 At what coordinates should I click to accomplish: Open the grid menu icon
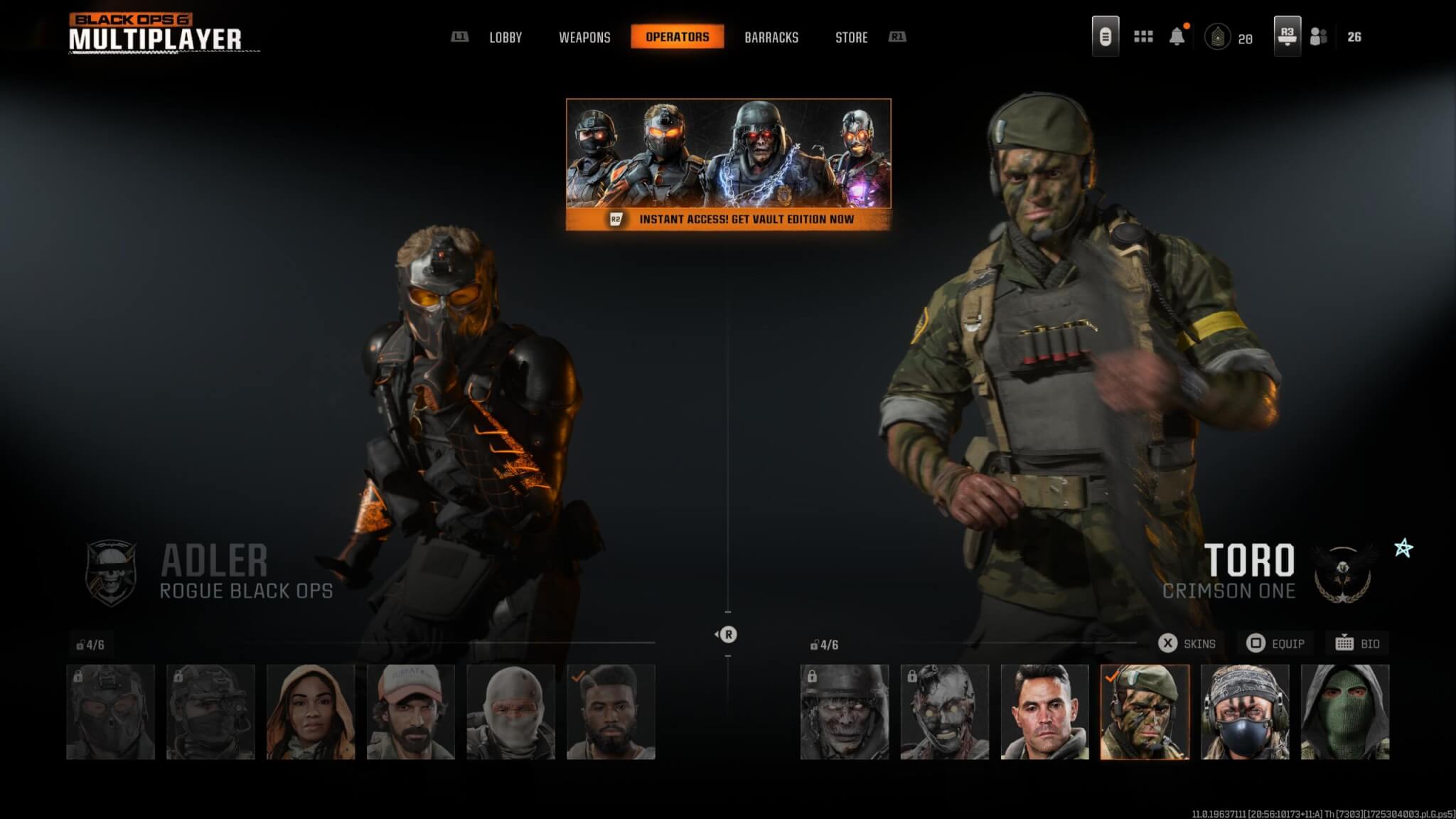coord(1143,37)
